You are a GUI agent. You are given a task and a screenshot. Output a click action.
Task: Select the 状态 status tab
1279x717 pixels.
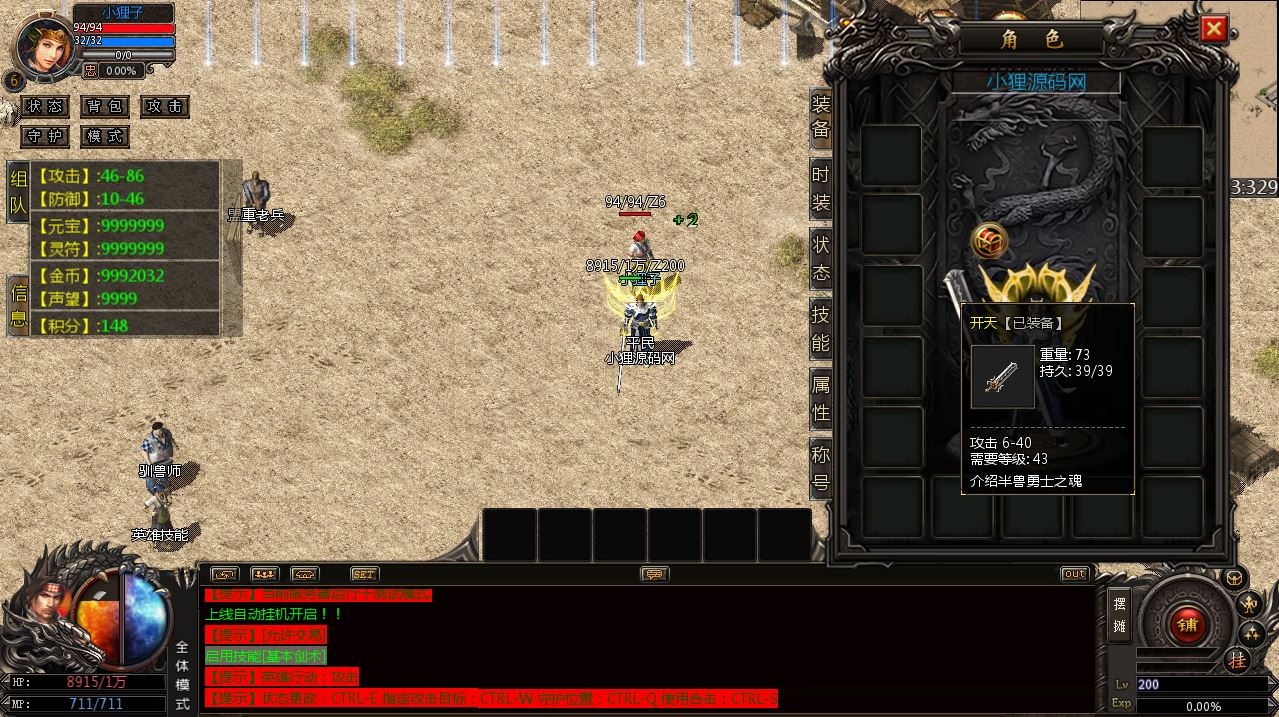tap(820, 258)
